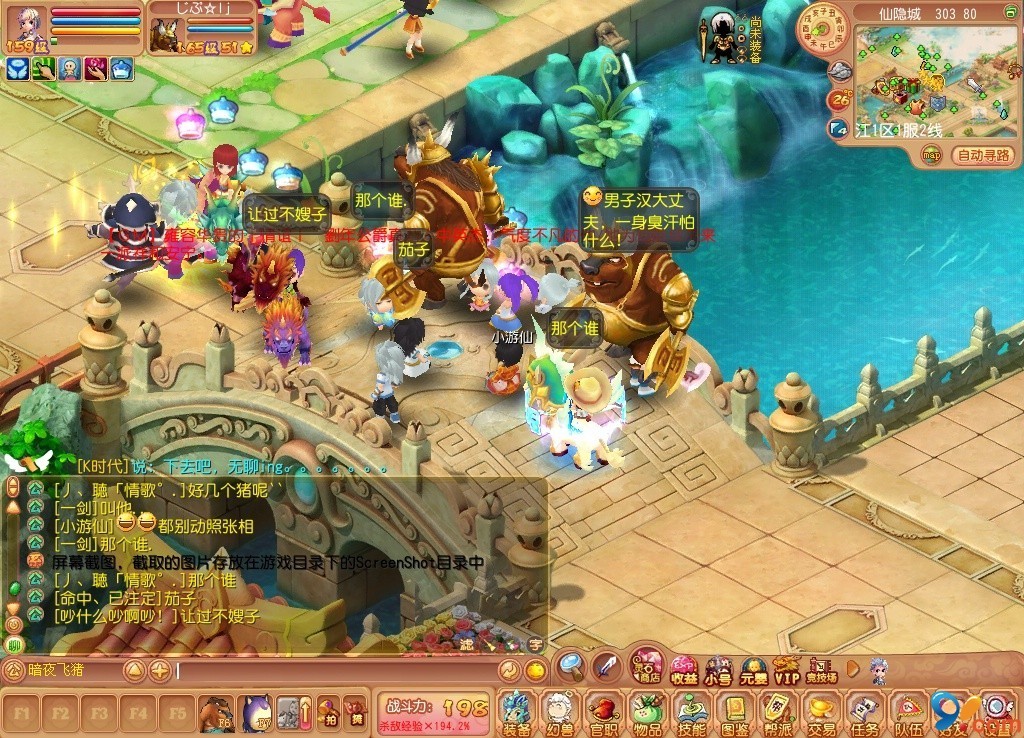This screenshot has width=1024, height=738.
Task: Open the 幻兽 pet menu
Action: click(x=559, y=712)
